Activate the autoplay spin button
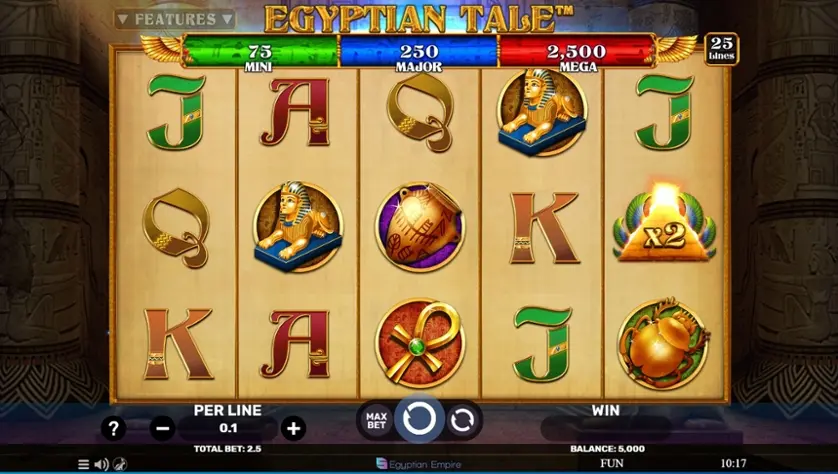The width and height of the screenshot is (838, 474). tap(462, 420)
